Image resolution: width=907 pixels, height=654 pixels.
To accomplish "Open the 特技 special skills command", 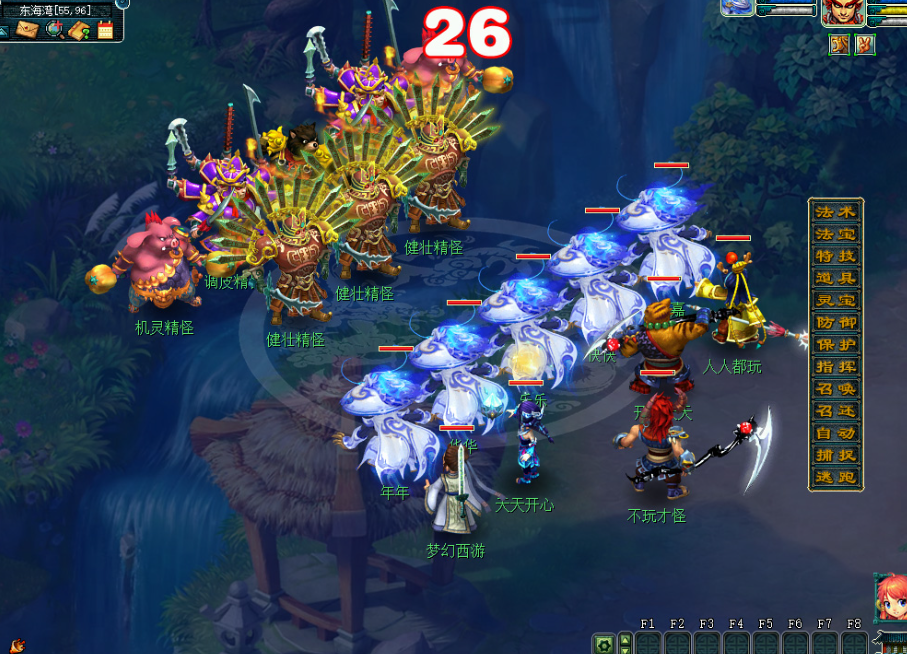I will pyautogui.click(x=835, y=256).
